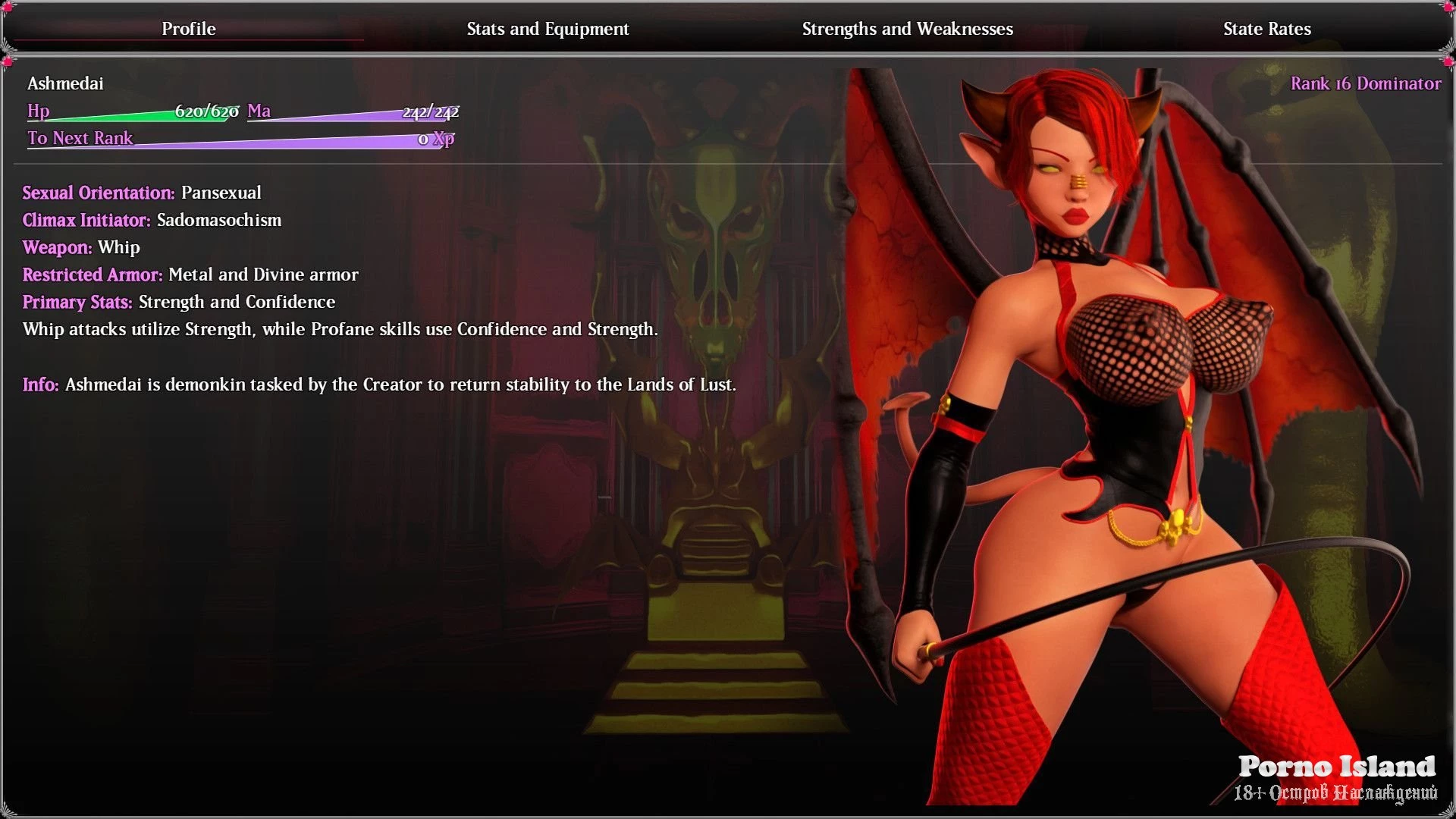
Task: Select the State Rates tab
Action: tap(1266, 29)
